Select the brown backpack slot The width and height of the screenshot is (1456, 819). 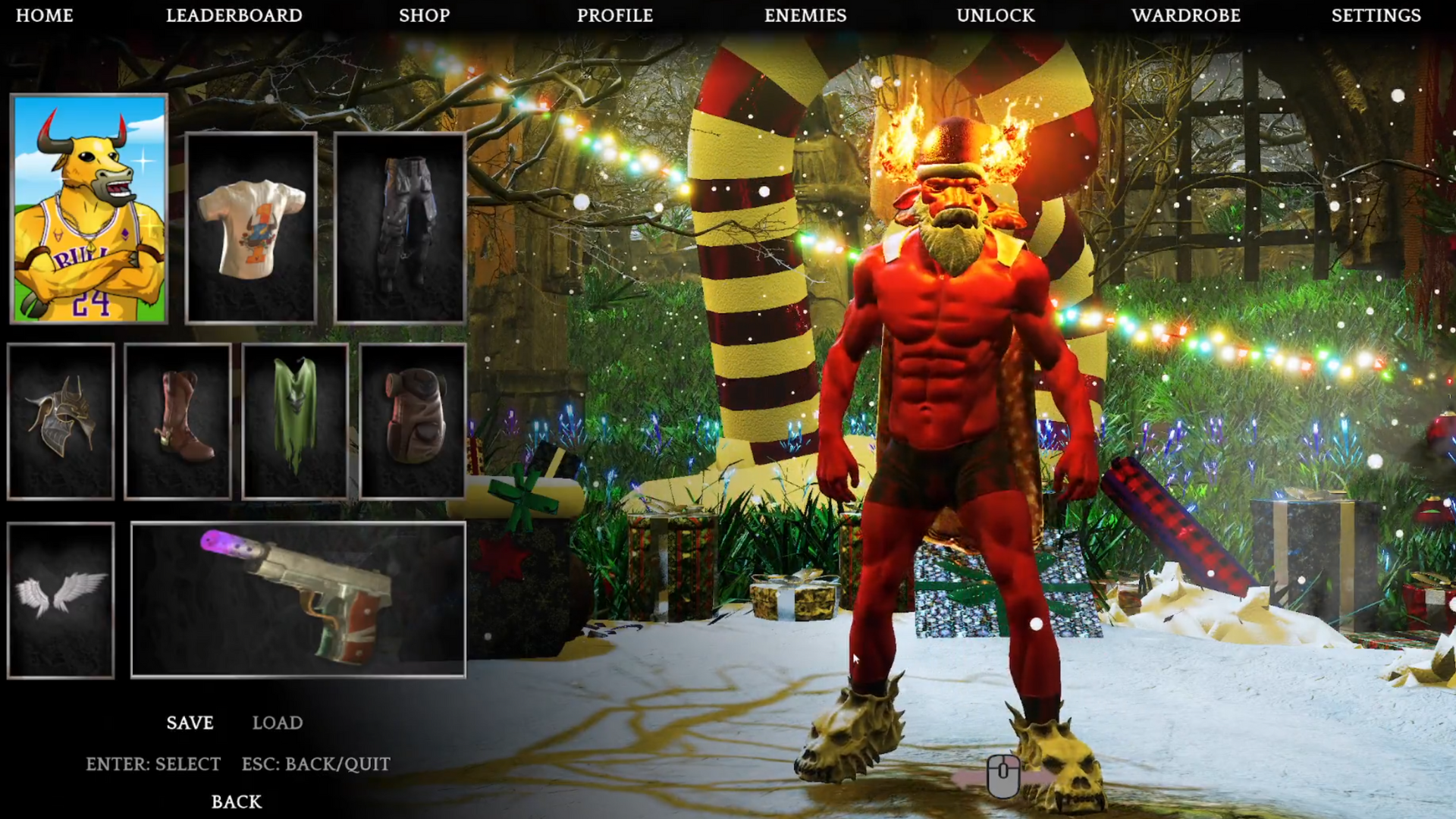[413, 422]
